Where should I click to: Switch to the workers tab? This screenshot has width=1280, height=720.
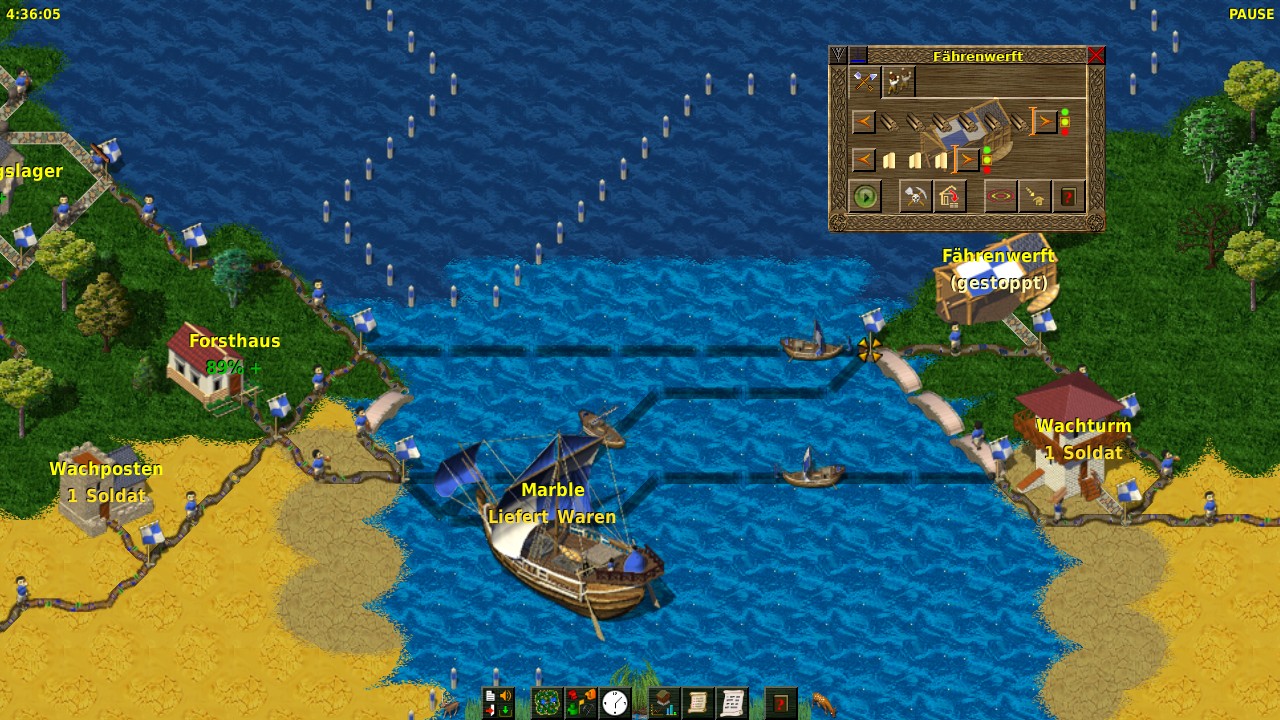pyautogui.click(x=899, y=82)
